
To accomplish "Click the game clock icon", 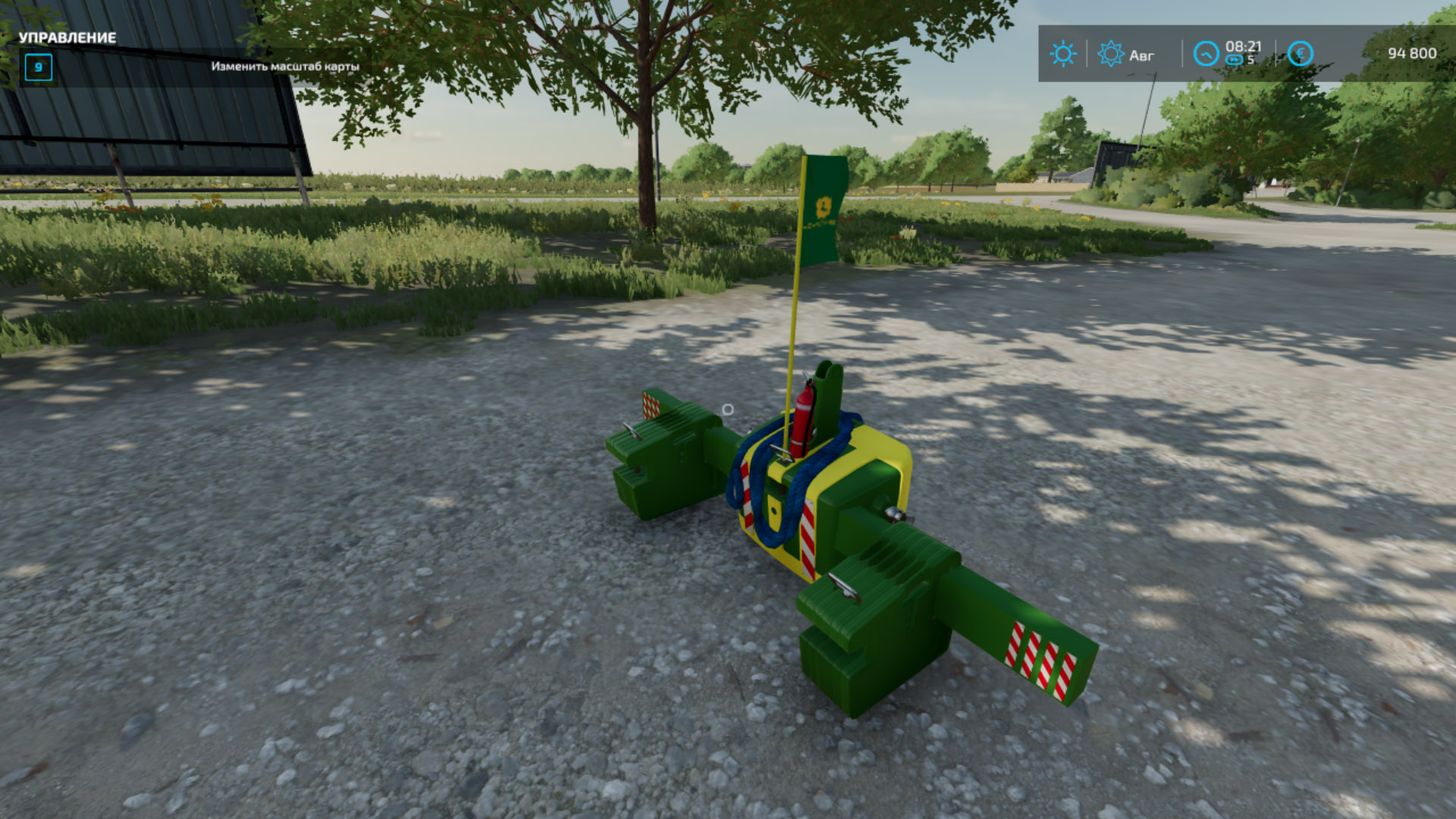I will click(1206, 54).
